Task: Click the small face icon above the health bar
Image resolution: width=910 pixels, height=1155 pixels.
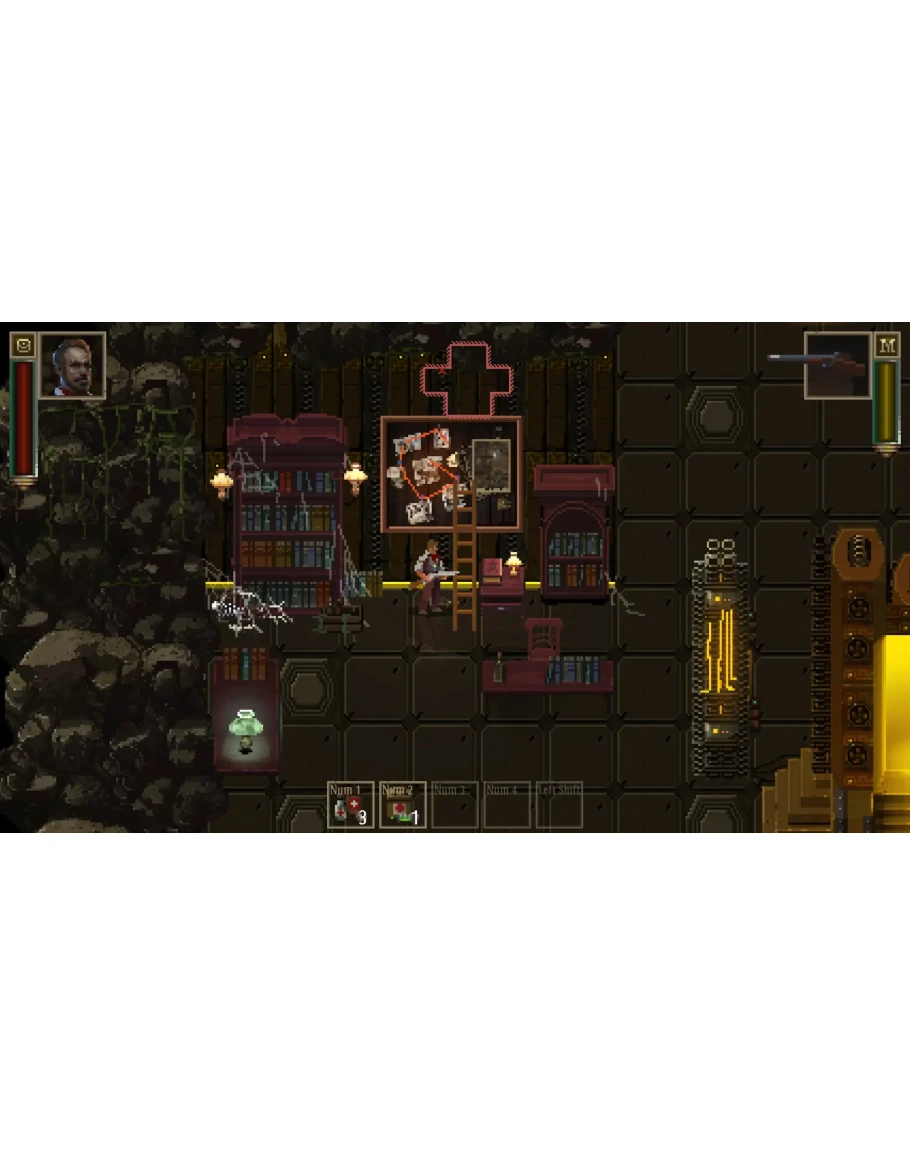Action: 22,345
